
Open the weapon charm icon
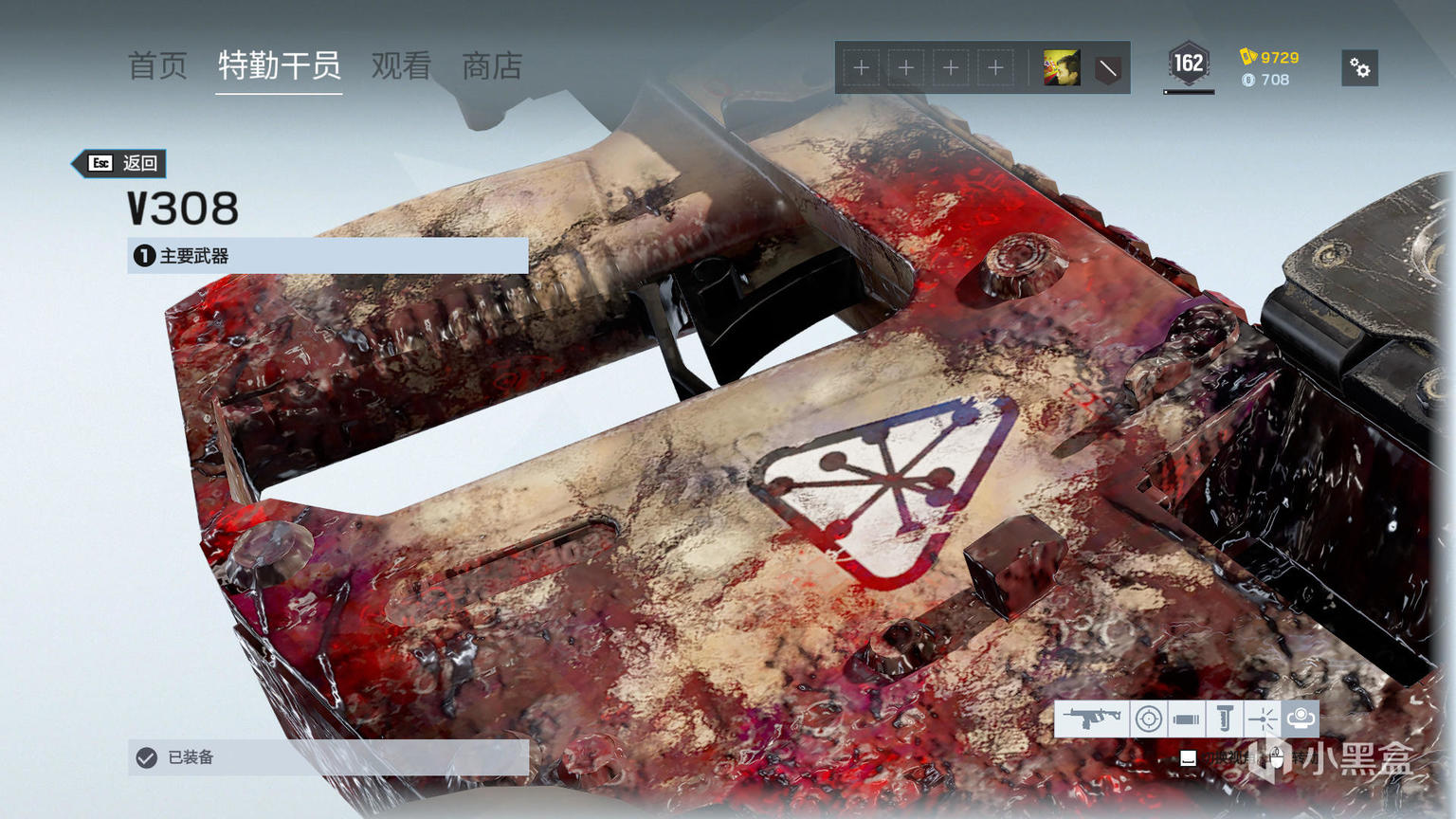(x=1301, y=719)
